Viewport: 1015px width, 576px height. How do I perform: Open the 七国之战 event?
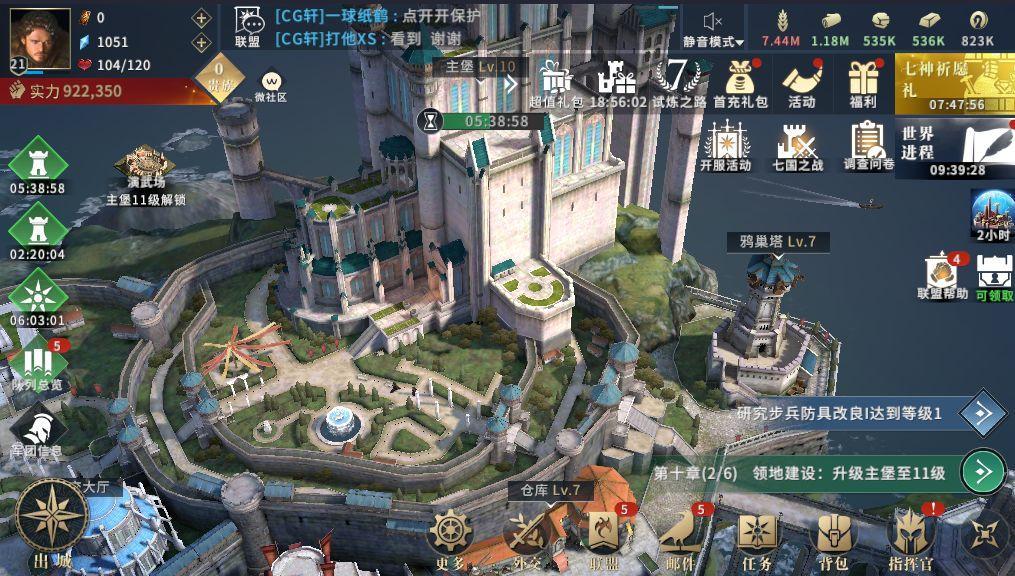tap(797, 146)
